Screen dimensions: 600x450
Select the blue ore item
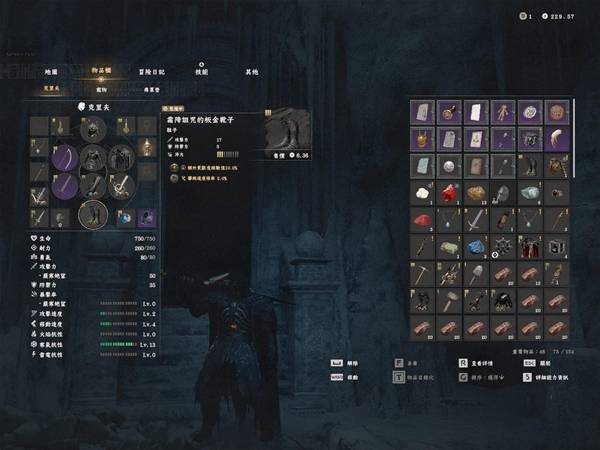pos(476,247)
